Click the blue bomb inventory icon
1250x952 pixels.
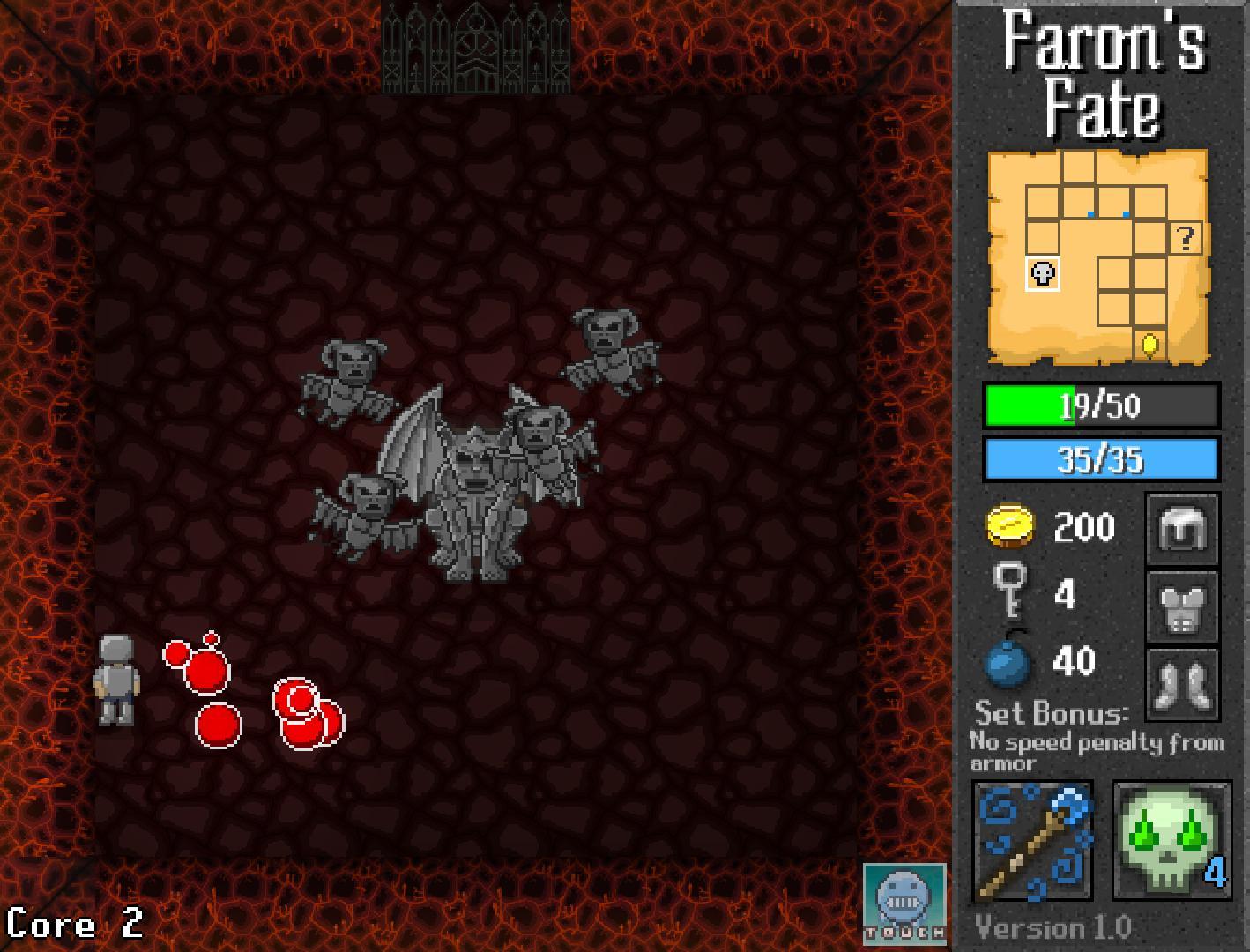click(x=1008, y=659)
